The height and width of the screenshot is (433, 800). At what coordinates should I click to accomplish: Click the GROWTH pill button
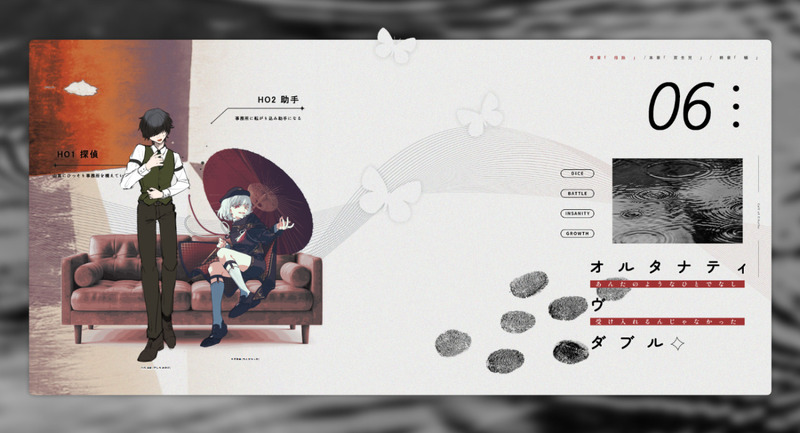tap(578, 234)
